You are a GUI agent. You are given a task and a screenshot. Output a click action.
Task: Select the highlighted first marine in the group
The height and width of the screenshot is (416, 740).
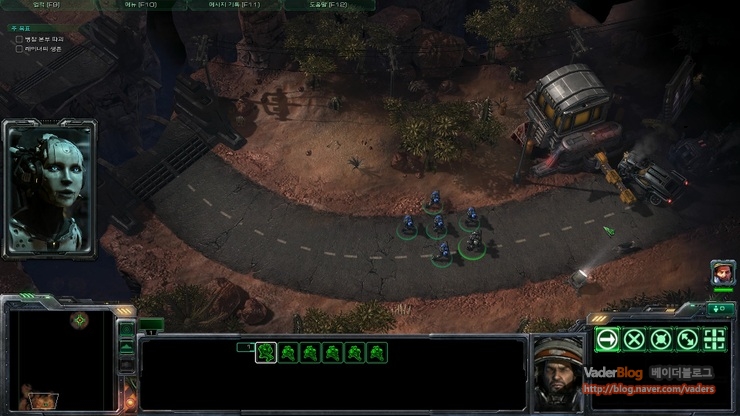point(266,352)
